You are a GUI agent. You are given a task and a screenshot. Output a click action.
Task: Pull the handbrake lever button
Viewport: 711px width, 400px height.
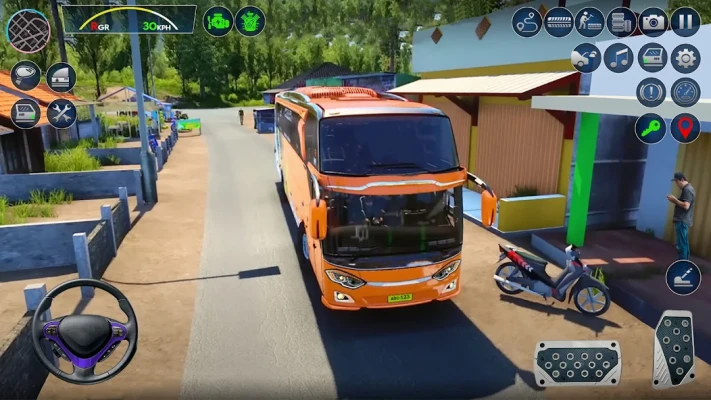(x=683, y=277)
